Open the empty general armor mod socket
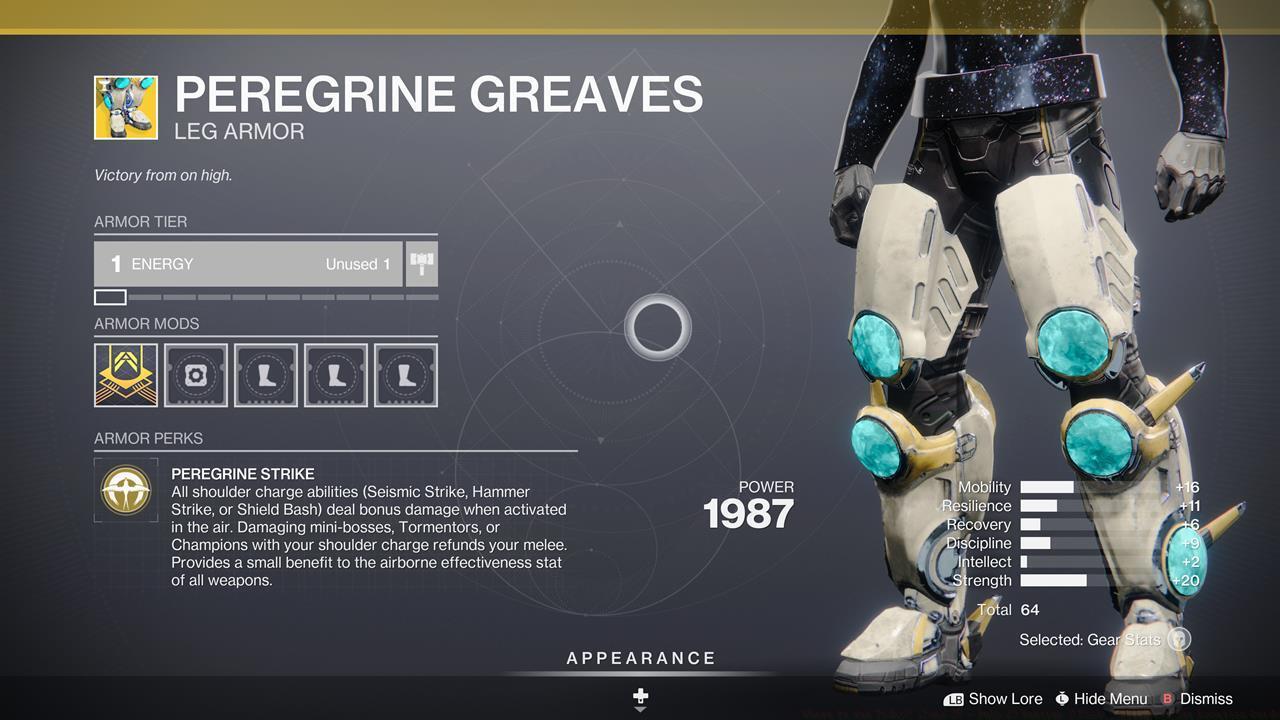The image size is (1280, 720). coord(196,375)
